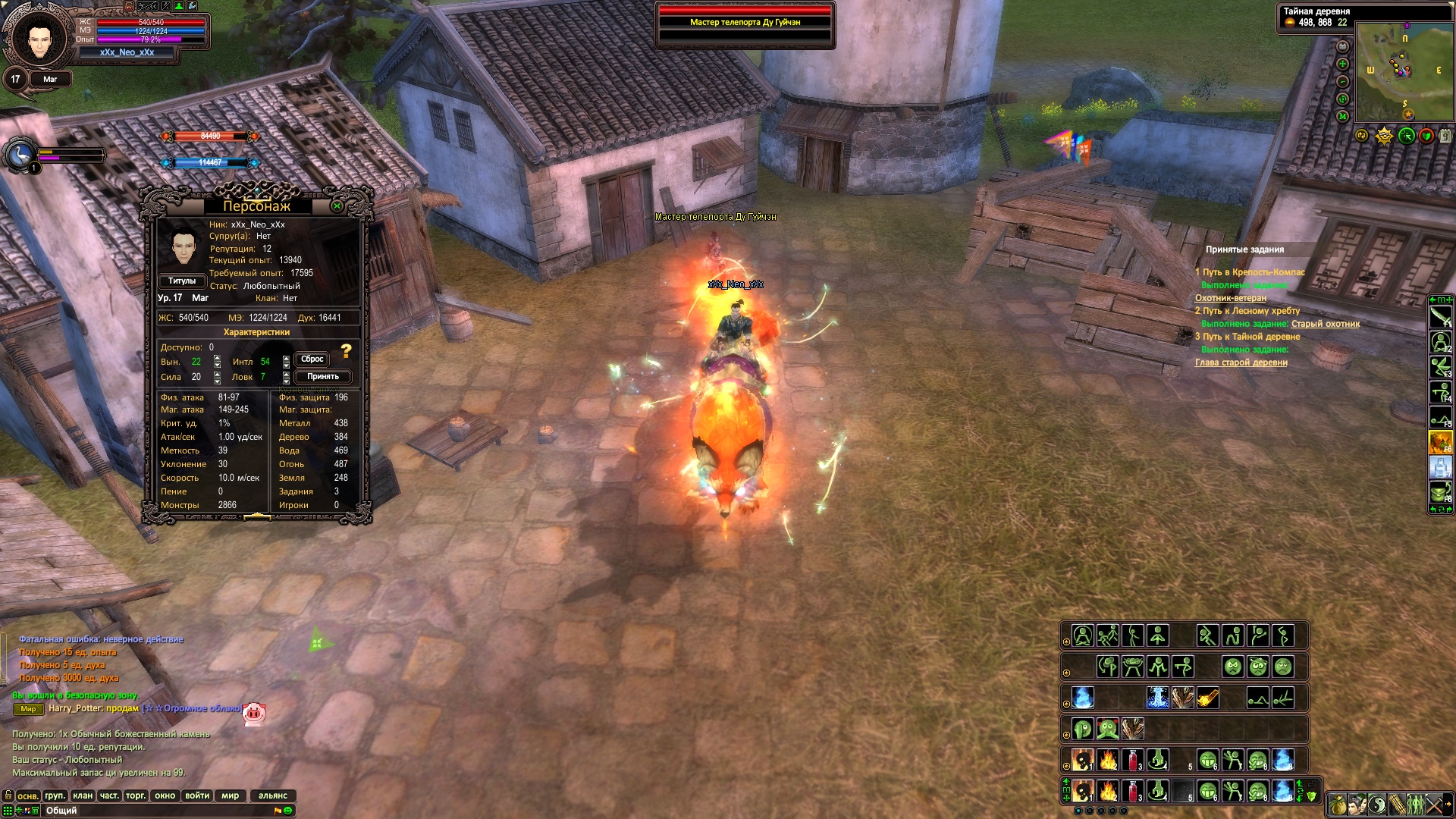Image resolution: width=1456 pixels, height=819 pixels.
Task: Open the yin-yang skills menu icon
Action: coord(1377,804)
